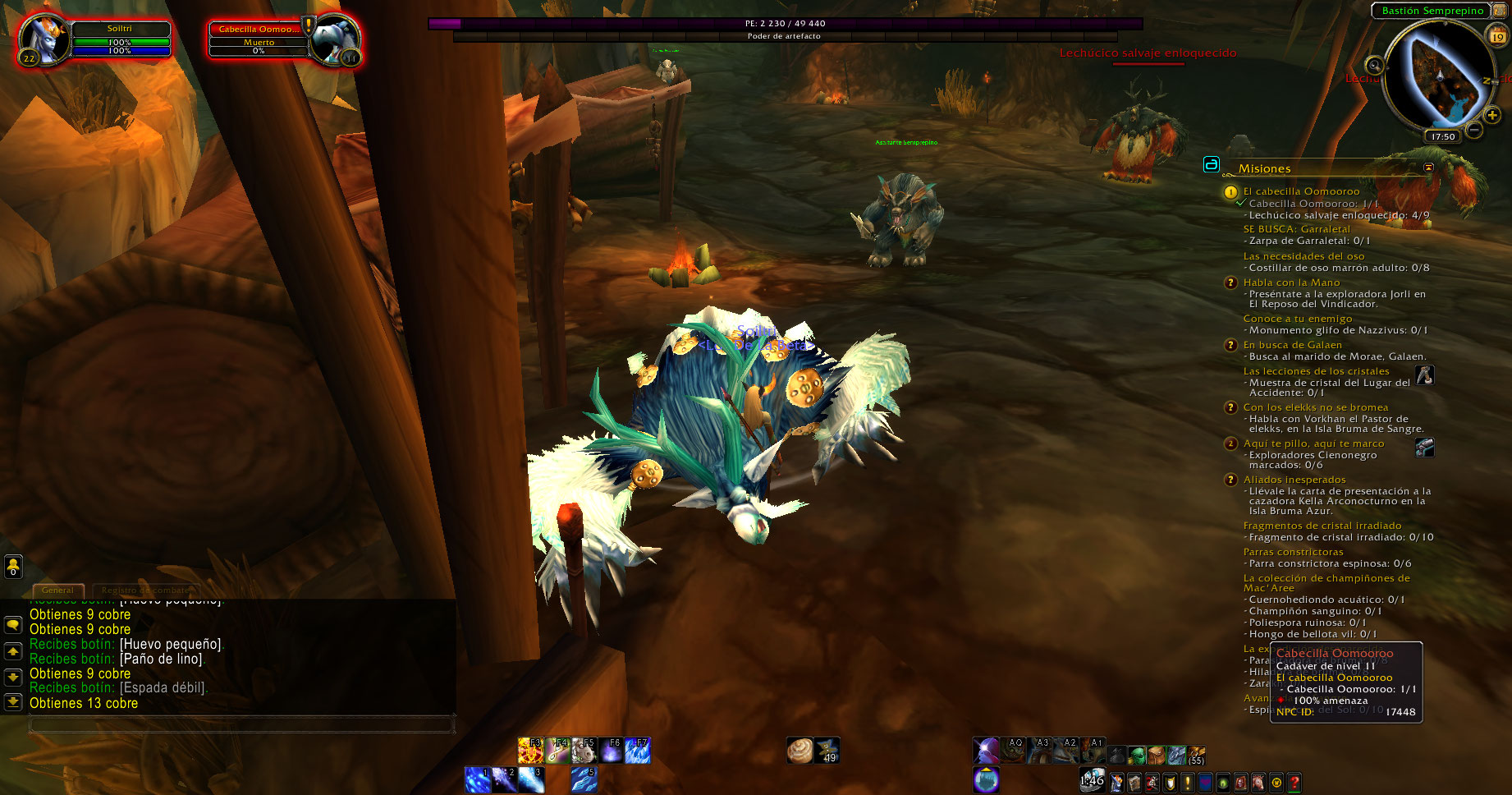Select the quest "Las necesidades del oso"
This screenshot has width=1512, height=795.
point(1304,256)
